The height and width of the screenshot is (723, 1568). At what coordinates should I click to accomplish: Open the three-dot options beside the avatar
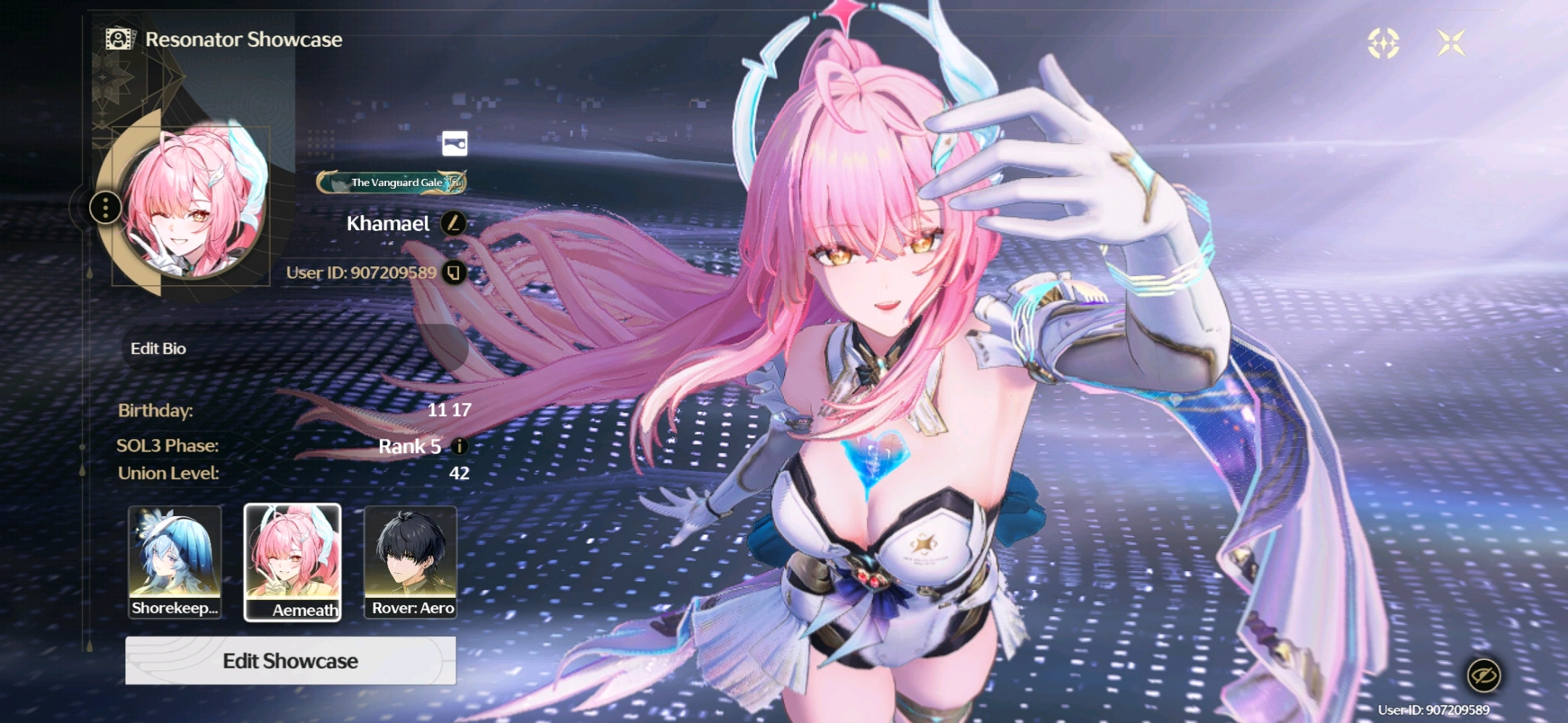(x=106, y=208)
